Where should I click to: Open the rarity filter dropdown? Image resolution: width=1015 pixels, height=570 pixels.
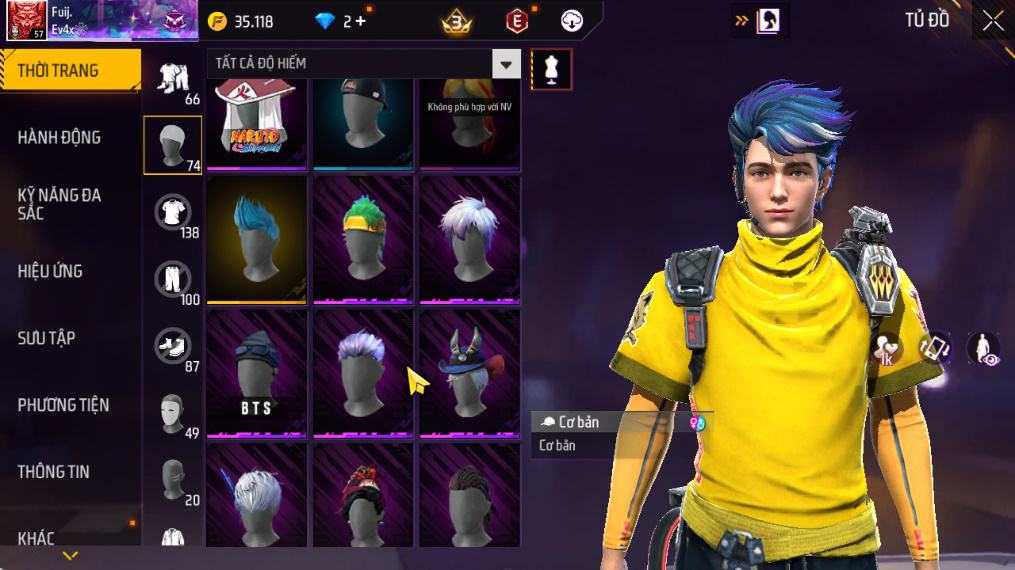point(506,64)
